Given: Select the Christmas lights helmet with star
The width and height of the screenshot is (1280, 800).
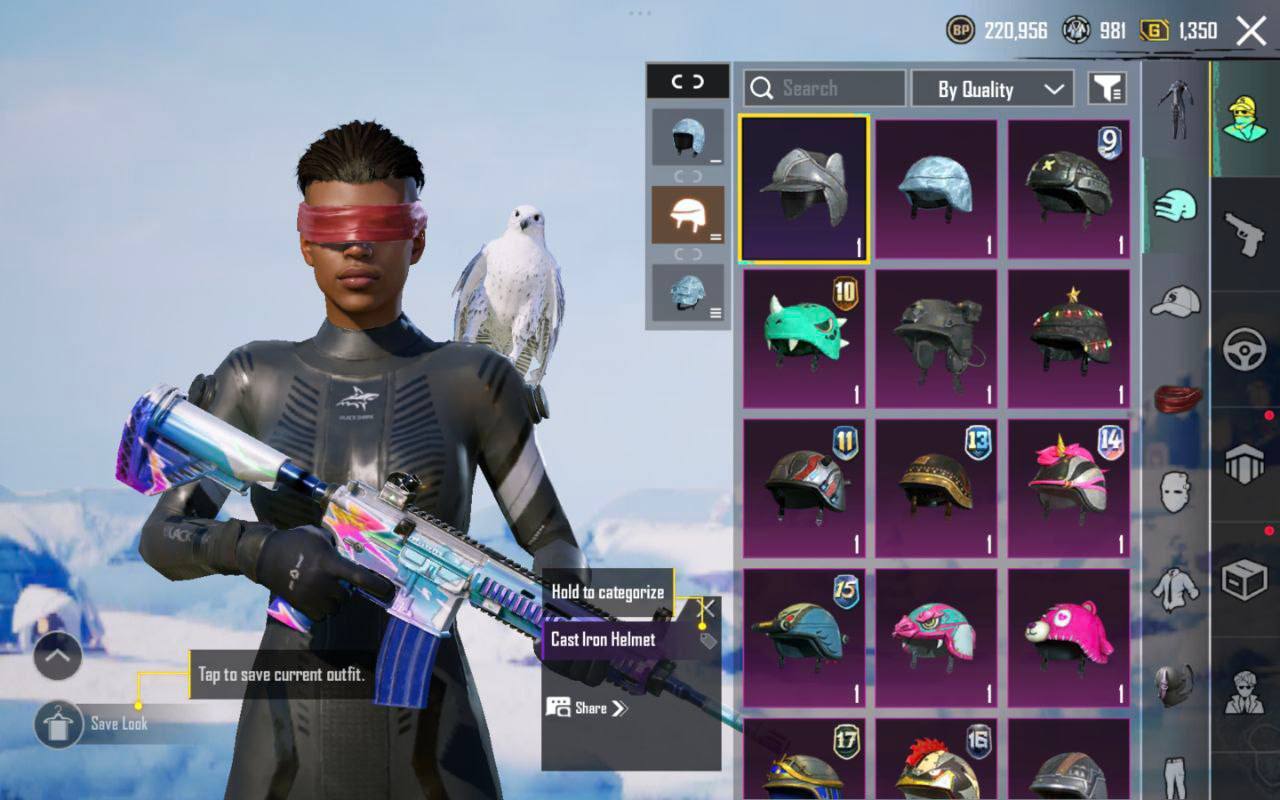Looking at the screenshot, I should coord(1069,338).
